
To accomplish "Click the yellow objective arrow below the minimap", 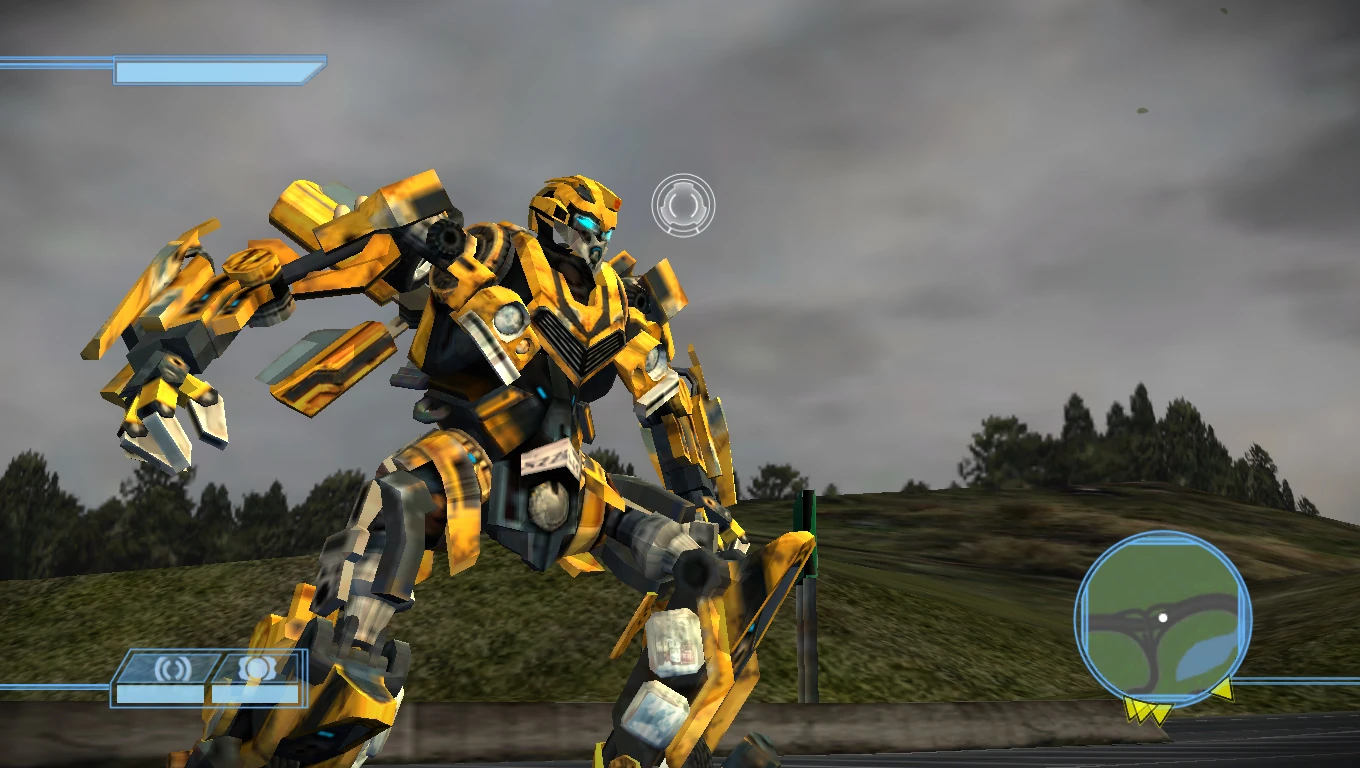I will click(1148, 712).
